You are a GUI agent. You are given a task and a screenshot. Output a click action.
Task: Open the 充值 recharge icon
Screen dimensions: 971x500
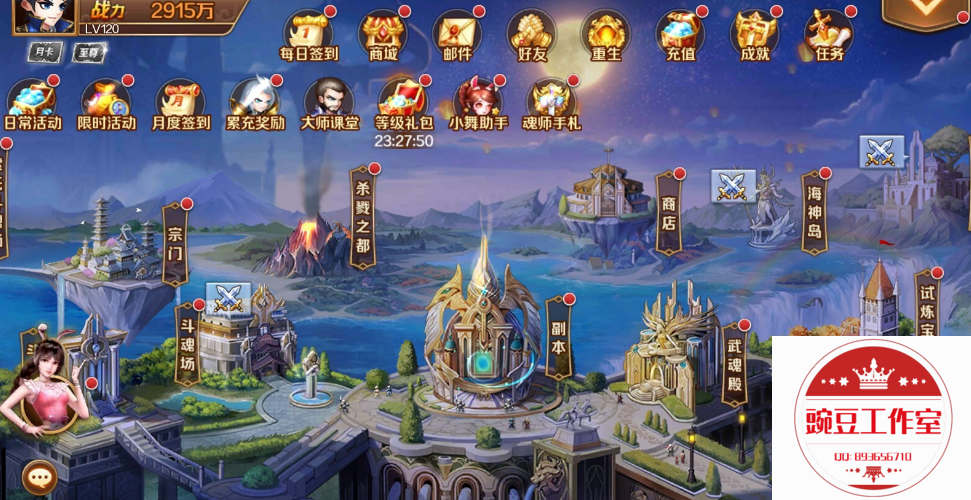point(680,34)
